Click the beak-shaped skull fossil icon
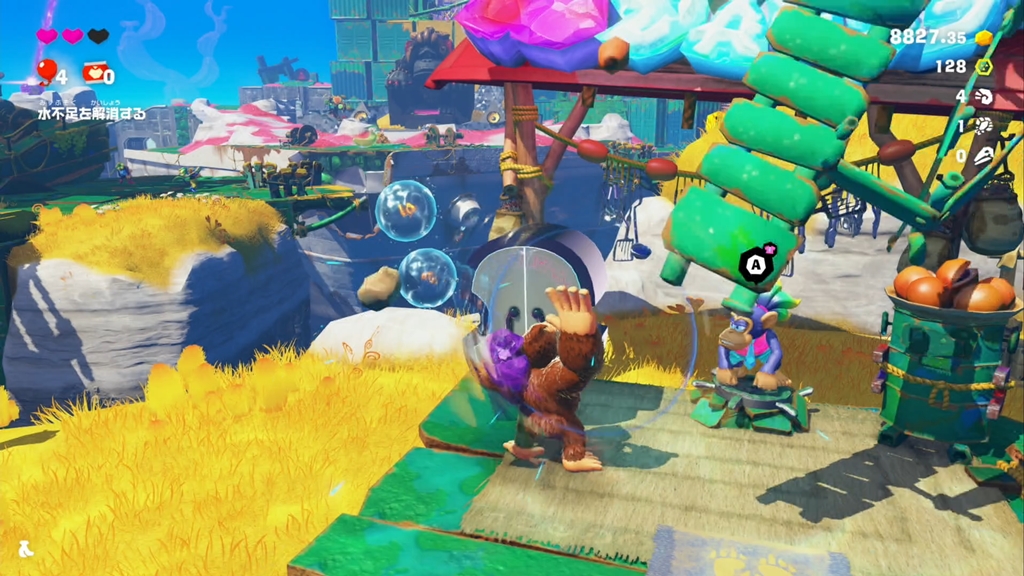 984,156
